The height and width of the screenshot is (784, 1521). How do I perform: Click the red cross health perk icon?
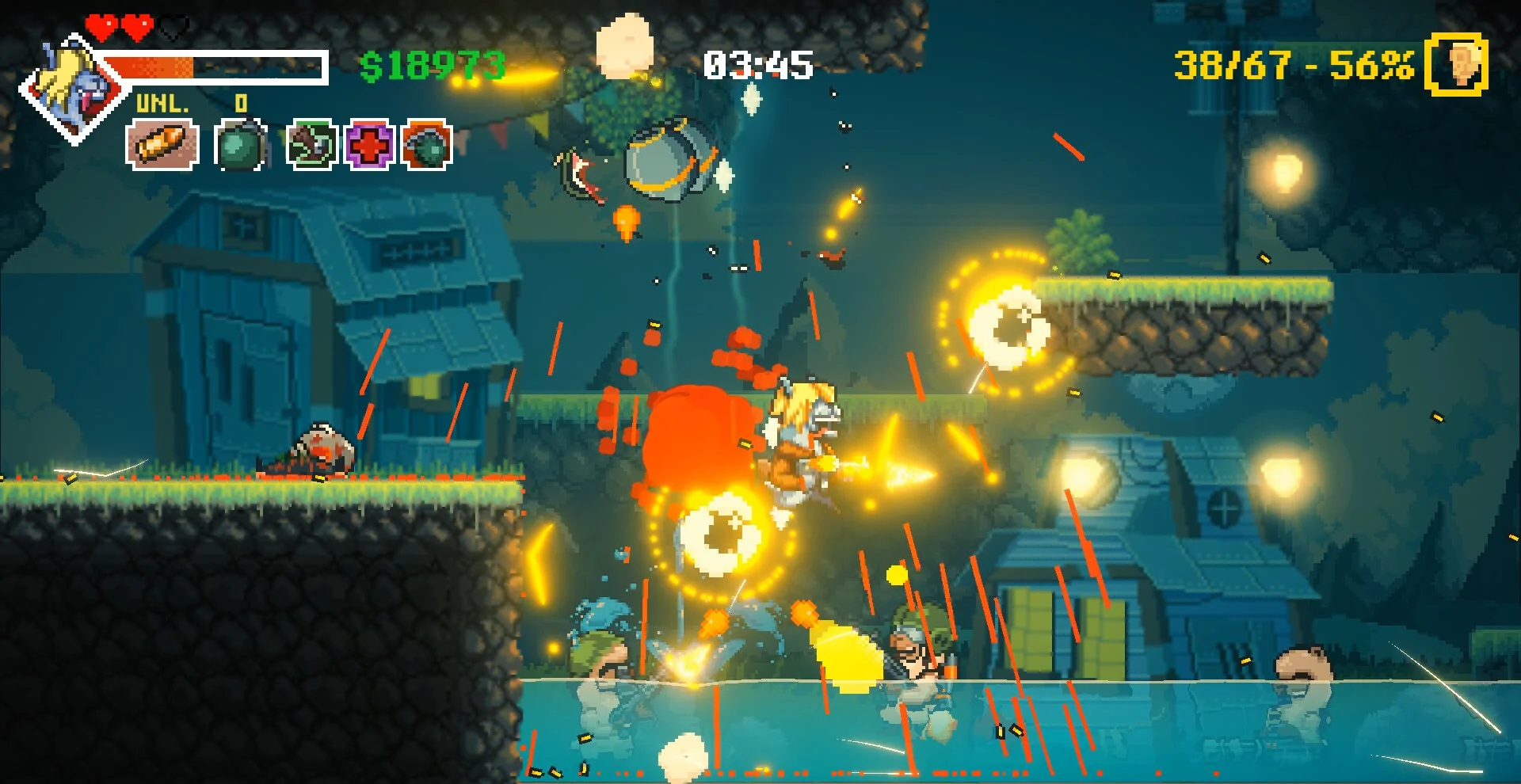pyautogui.click(x=369, y=145)
